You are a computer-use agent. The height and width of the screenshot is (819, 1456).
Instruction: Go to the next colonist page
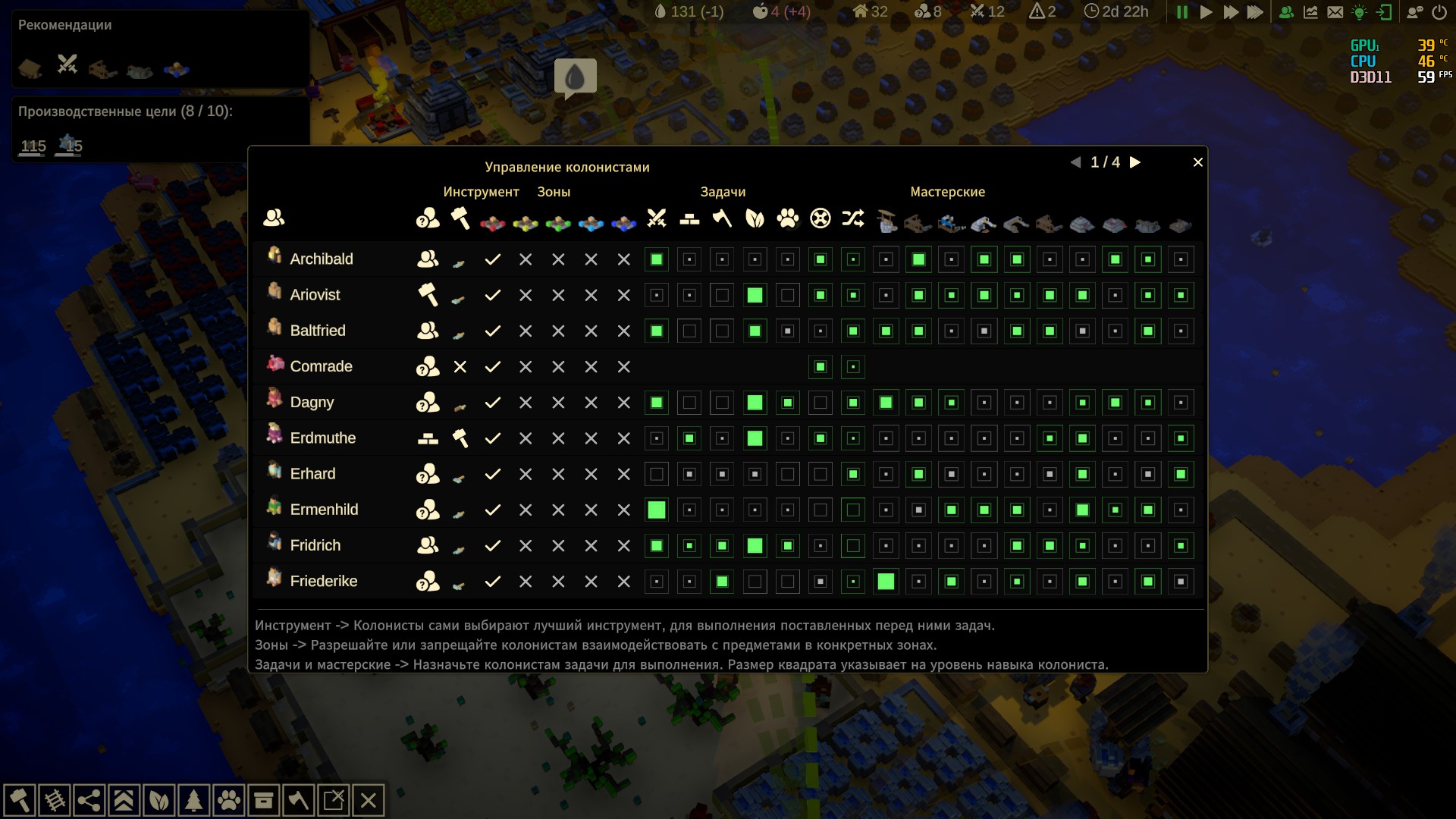pyautogui.click(x=1135, y=162)
